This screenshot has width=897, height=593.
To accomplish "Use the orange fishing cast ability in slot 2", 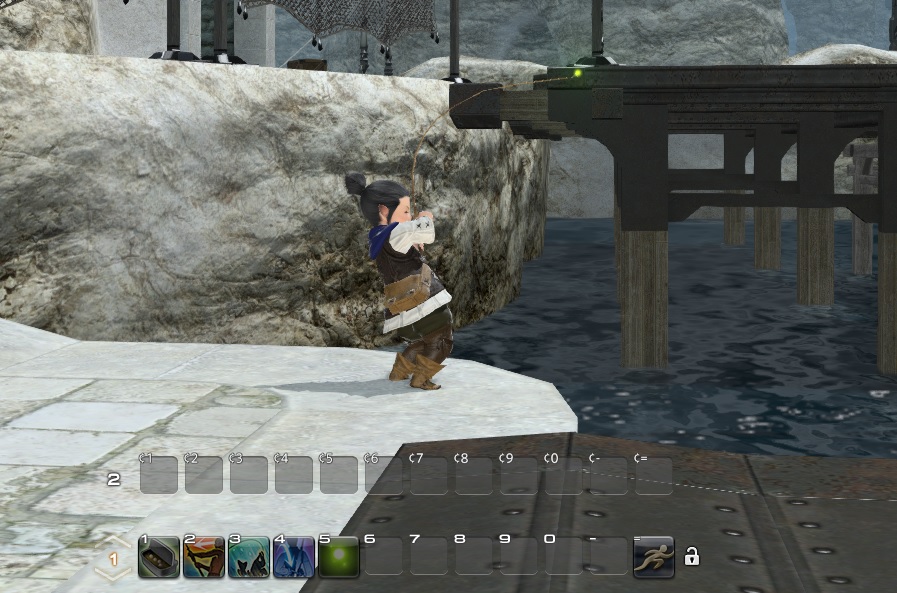I will [x=204, y=557].
